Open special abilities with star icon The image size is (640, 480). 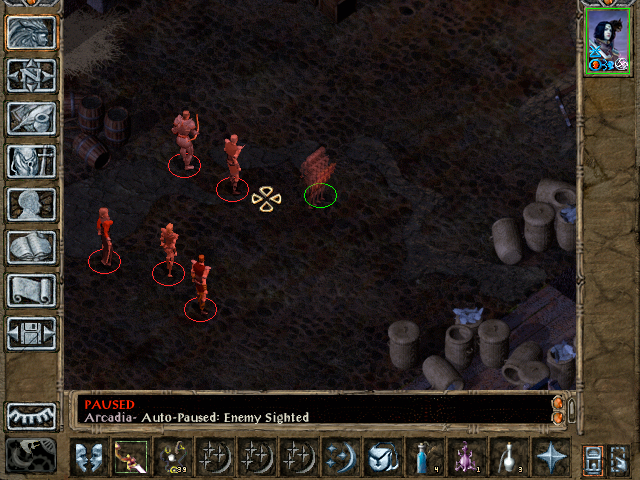point(550,458)
